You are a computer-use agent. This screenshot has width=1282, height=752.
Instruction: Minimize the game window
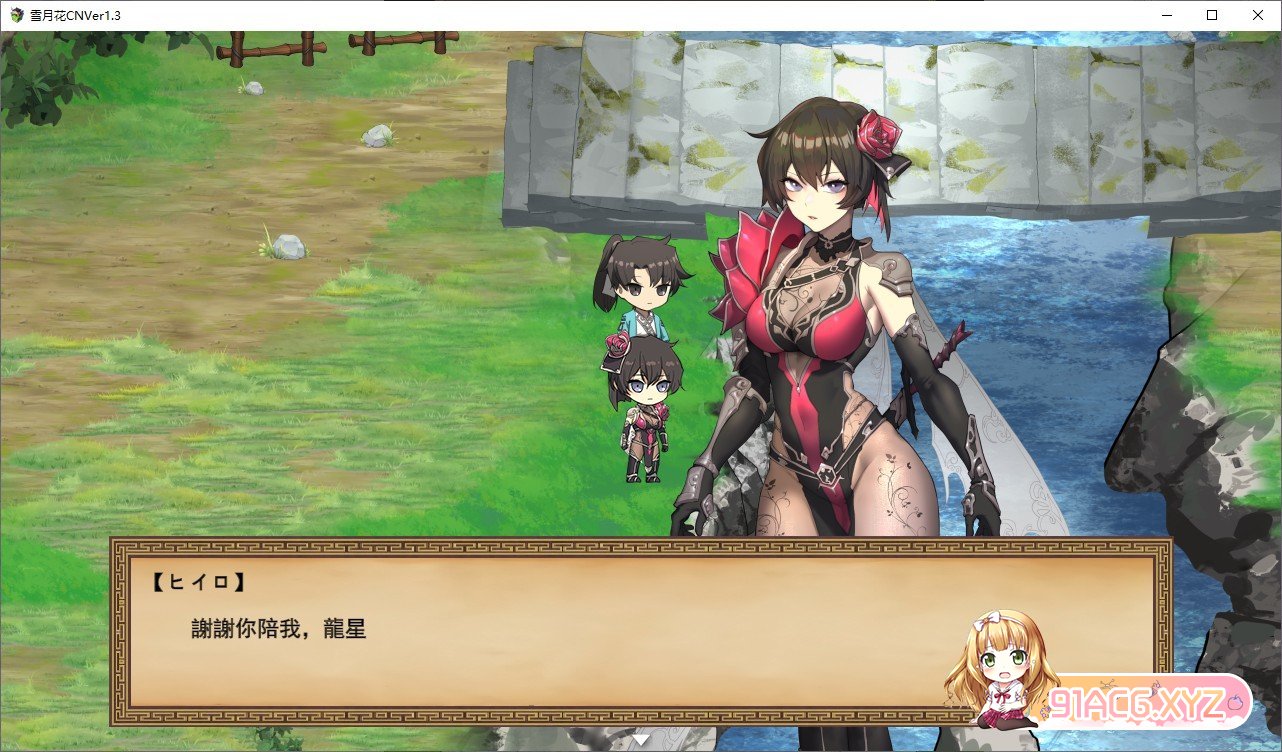(x=1165, y=15)
